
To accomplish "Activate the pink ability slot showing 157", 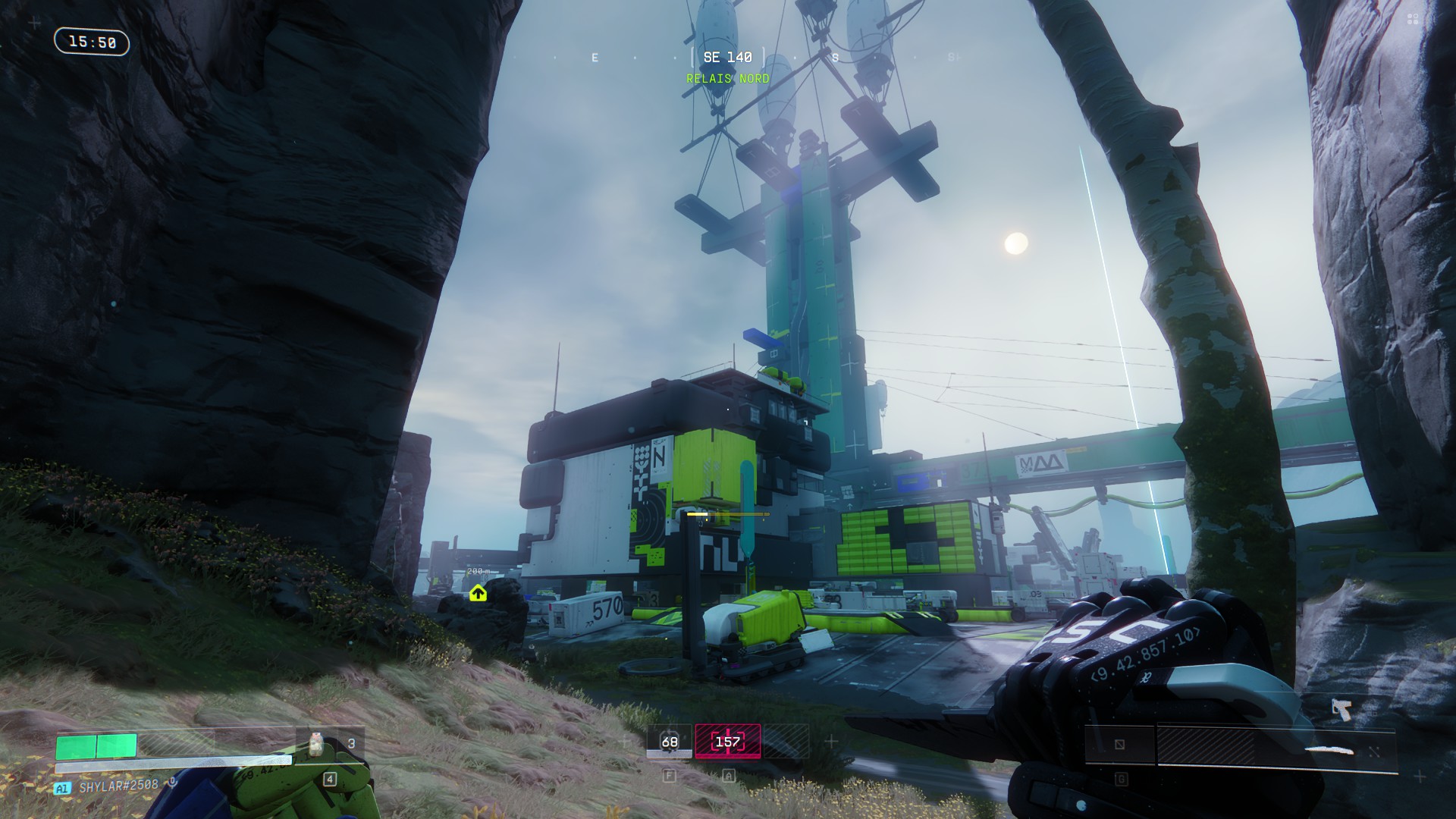I will (728, 742).
